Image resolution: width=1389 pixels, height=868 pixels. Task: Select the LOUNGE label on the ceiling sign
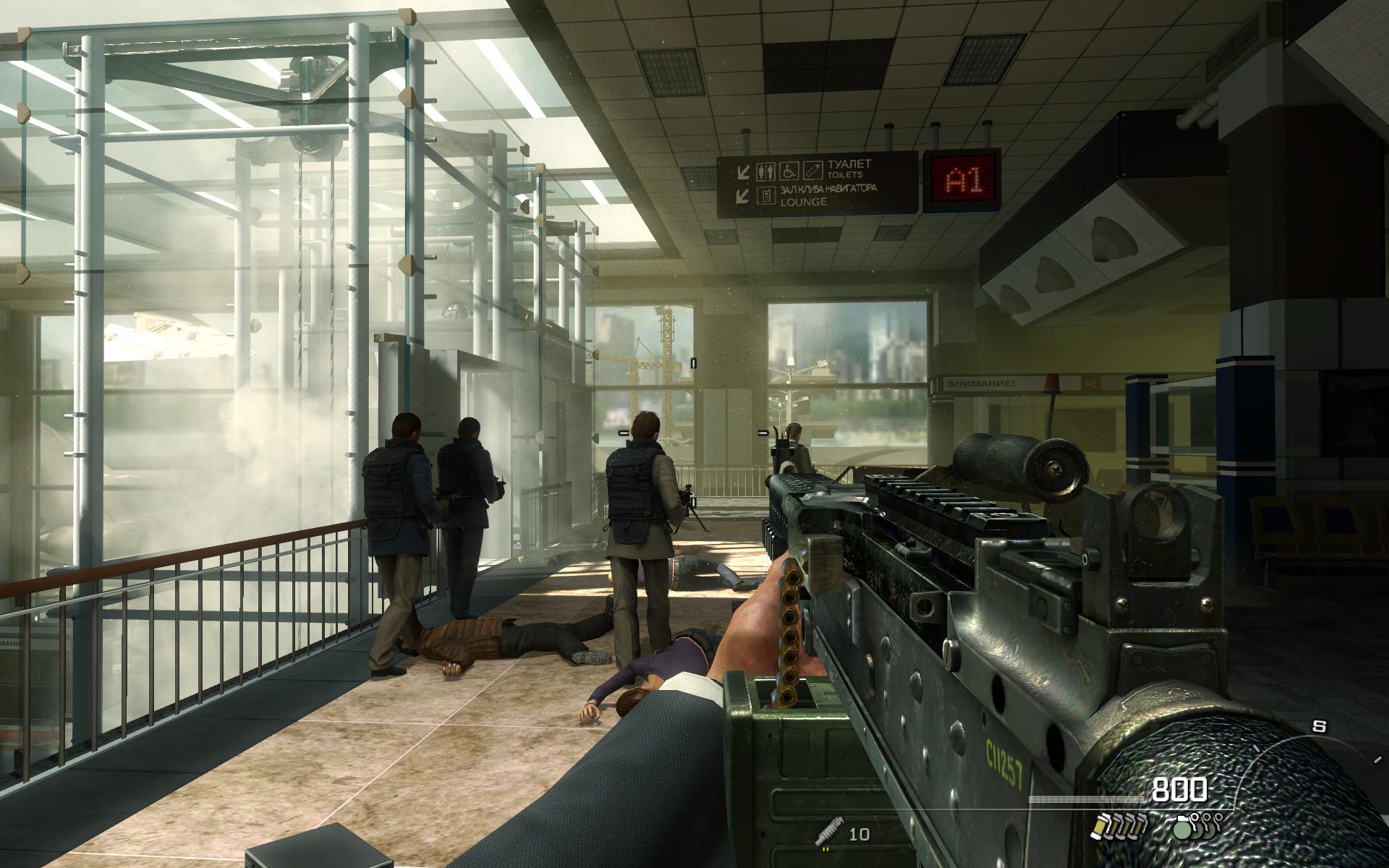pyautogui.click(x=804, y=203)
